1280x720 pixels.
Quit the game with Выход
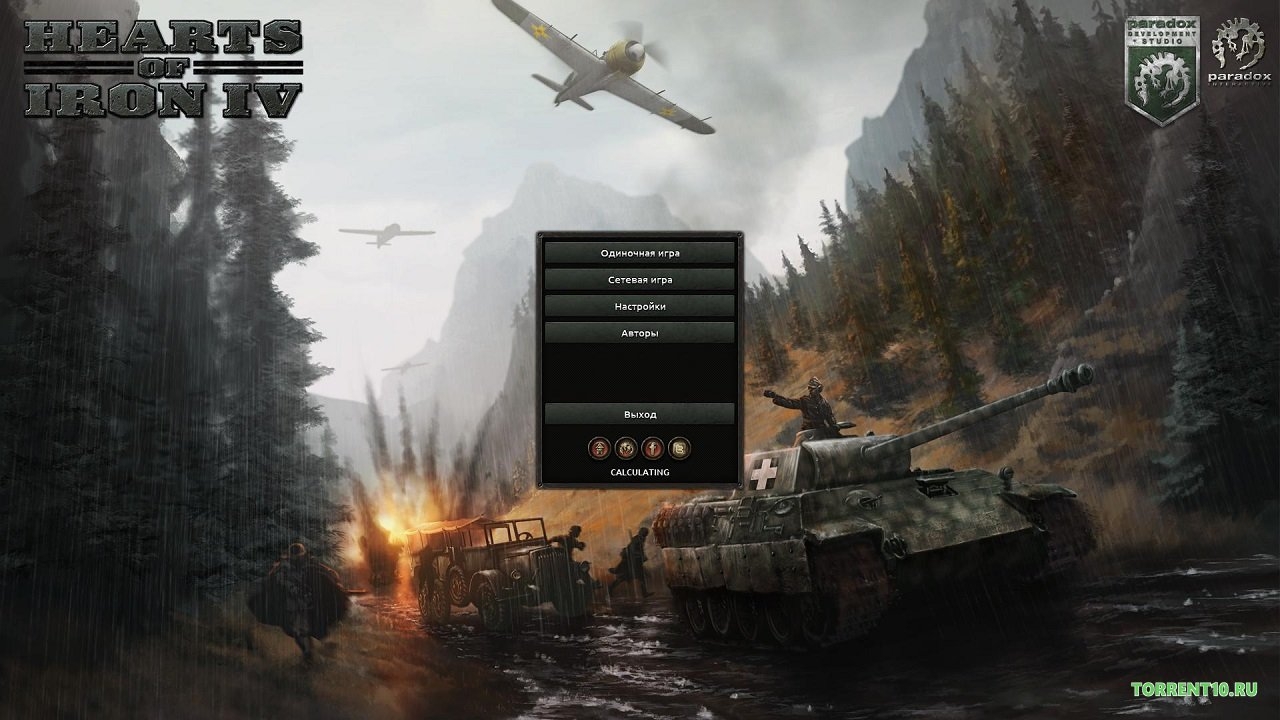tap(640, 414)
